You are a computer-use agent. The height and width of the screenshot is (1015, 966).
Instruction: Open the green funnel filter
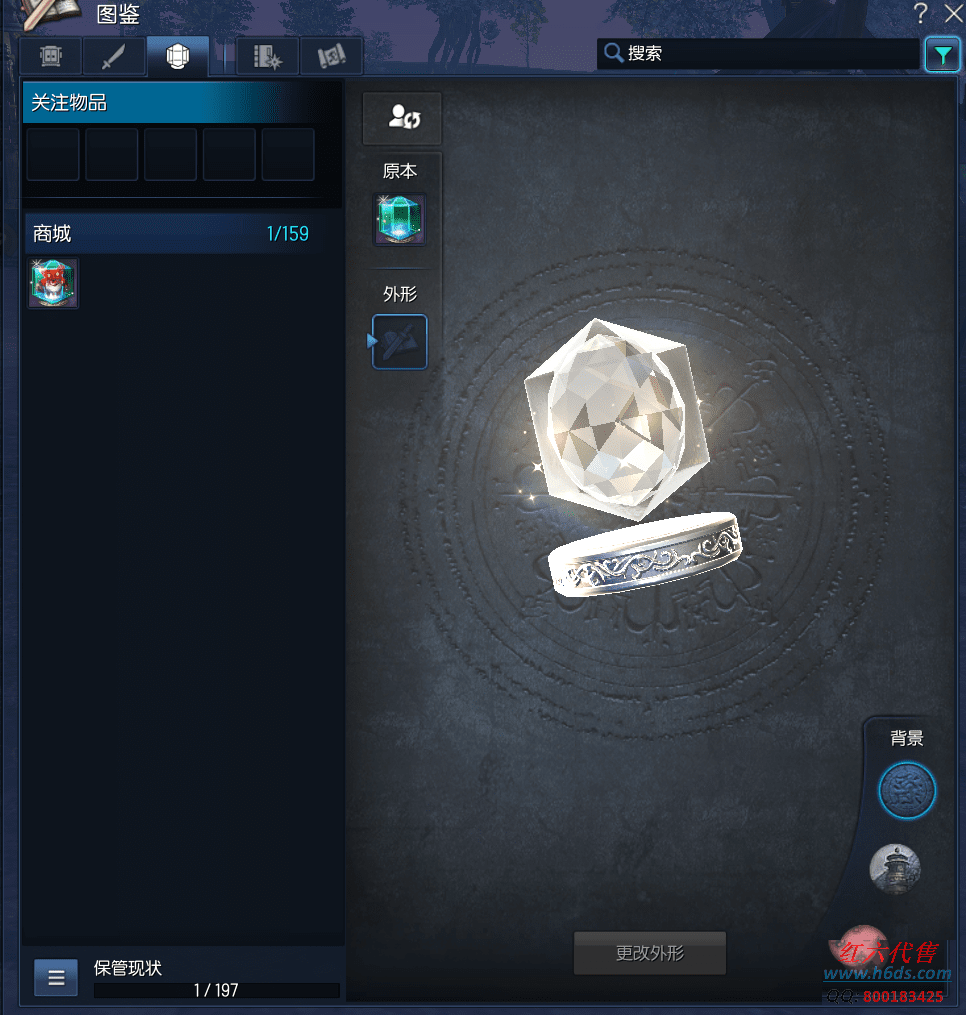point(942,55)
